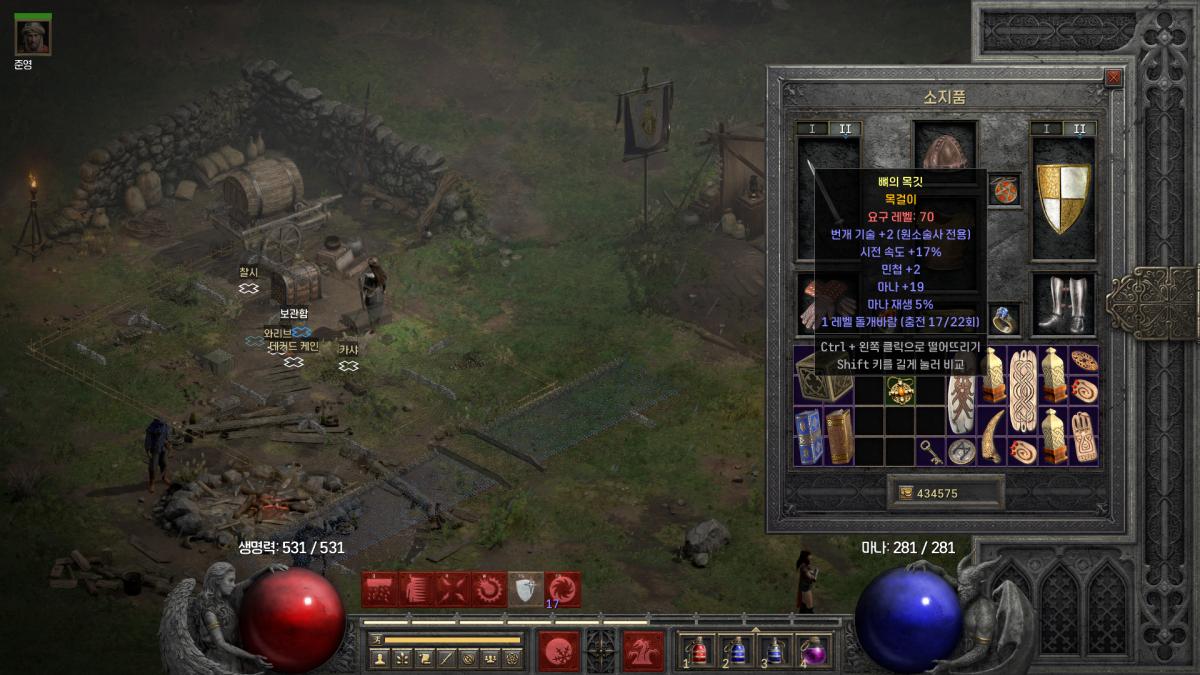Toggle the run/walk button beside stamina bar
Image resolution: width=1200 pixels, height=675 pixels.
[x=377, y=639]
